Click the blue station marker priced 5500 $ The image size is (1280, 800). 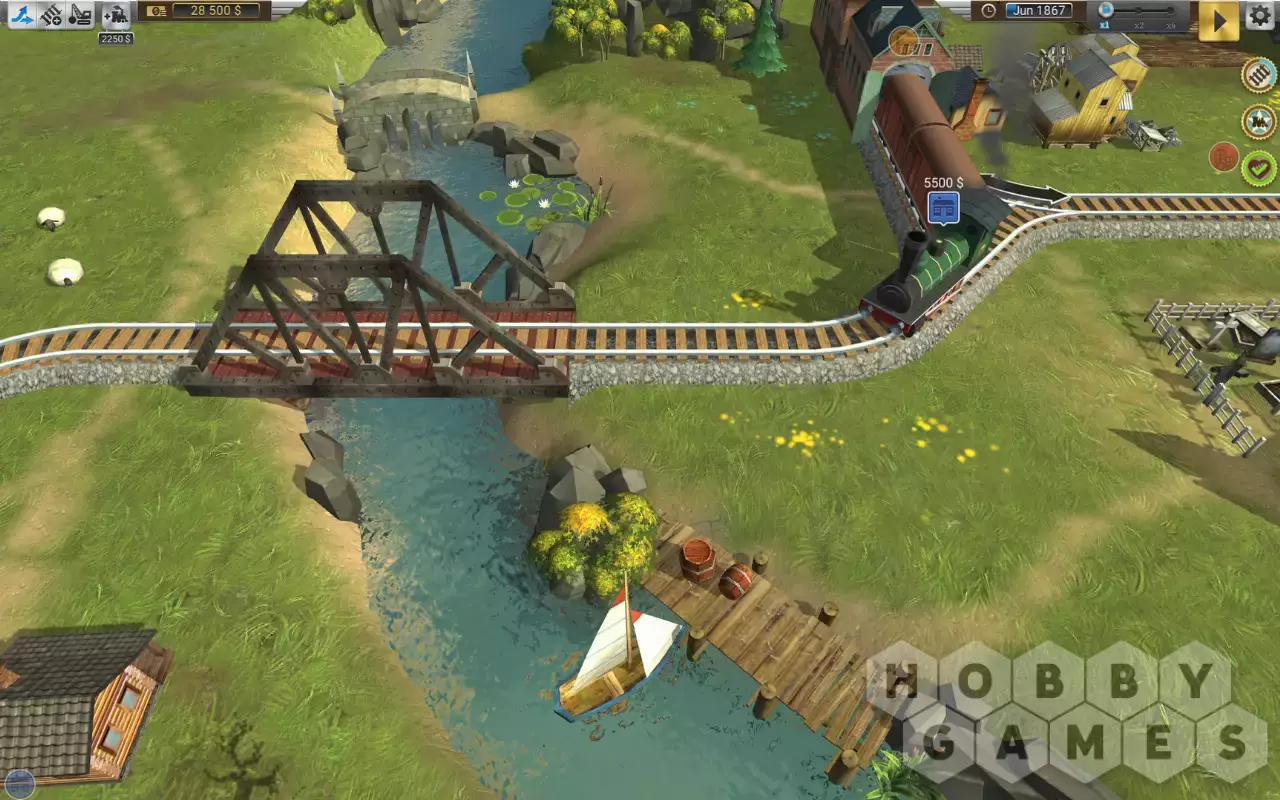pyautogui.click(x=943, y=207)
